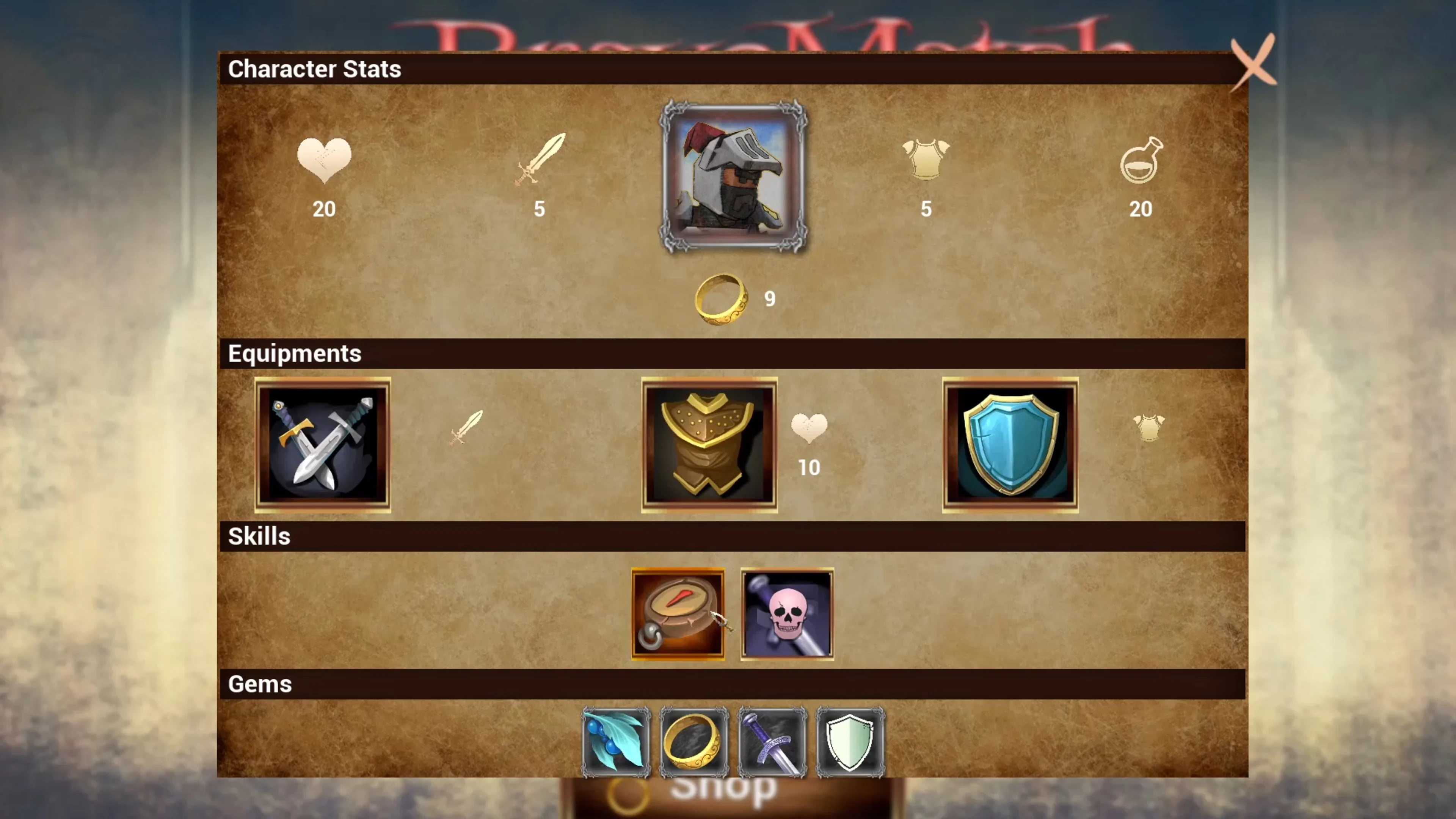1456x819 pixels.
Task: Select the crossed swords weapon equipment slot
Action: pos(323,445)
